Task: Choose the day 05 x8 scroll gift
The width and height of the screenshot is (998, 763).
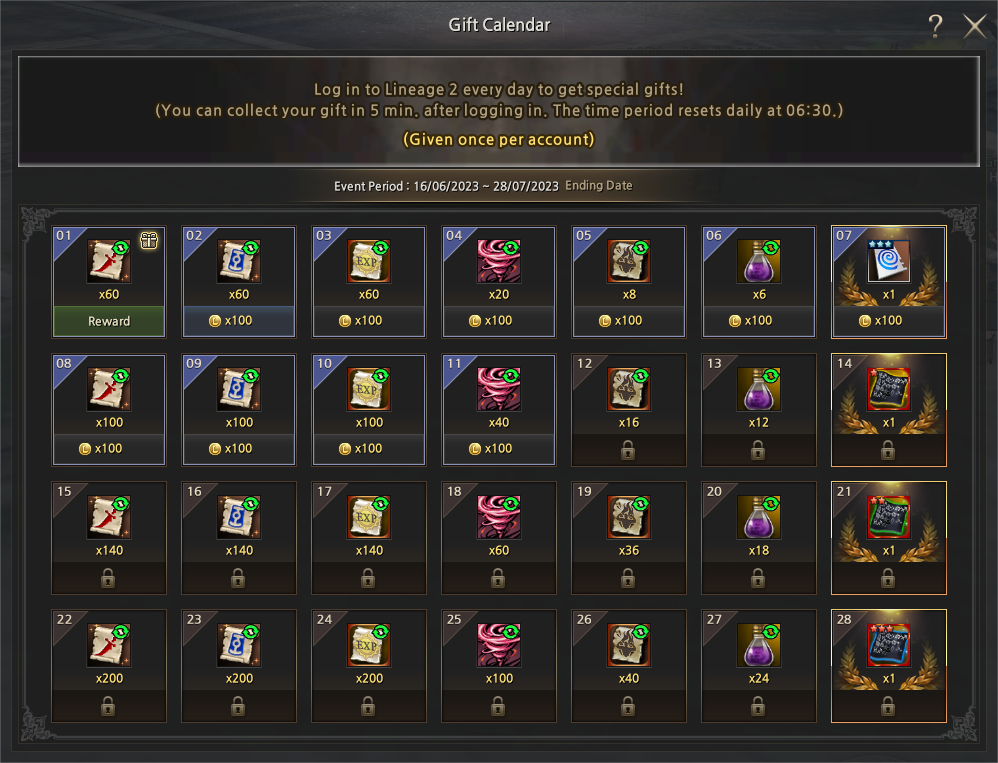Action: coord(628,262)
